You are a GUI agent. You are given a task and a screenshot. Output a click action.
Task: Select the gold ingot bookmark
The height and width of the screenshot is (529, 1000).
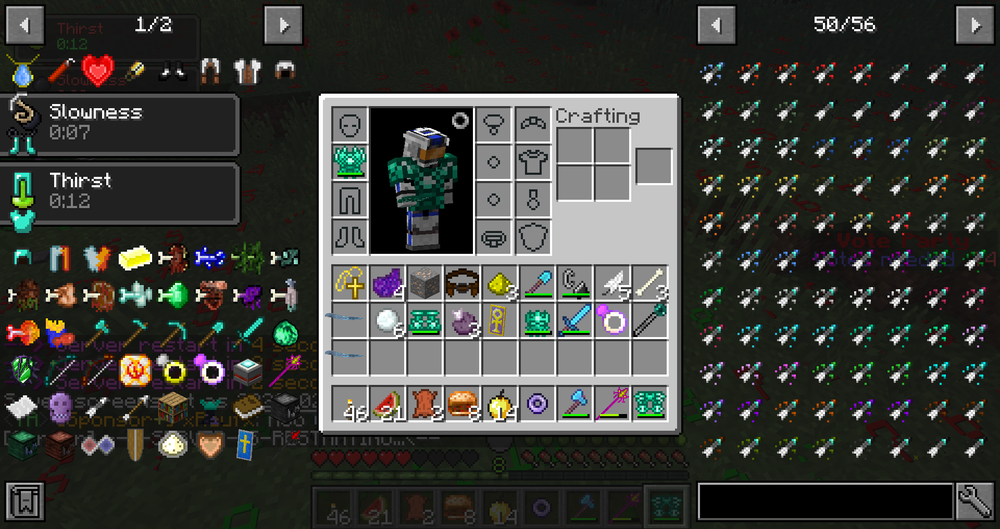(135, 259)
